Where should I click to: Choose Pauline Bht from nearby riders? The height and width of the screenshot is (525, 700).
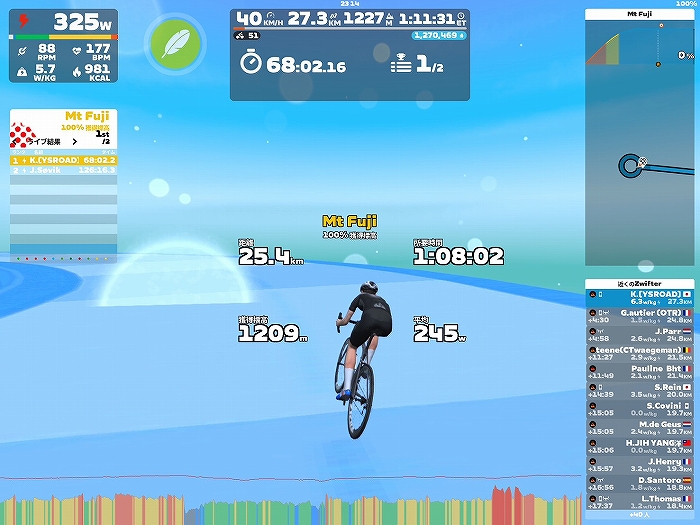[640, 372]
